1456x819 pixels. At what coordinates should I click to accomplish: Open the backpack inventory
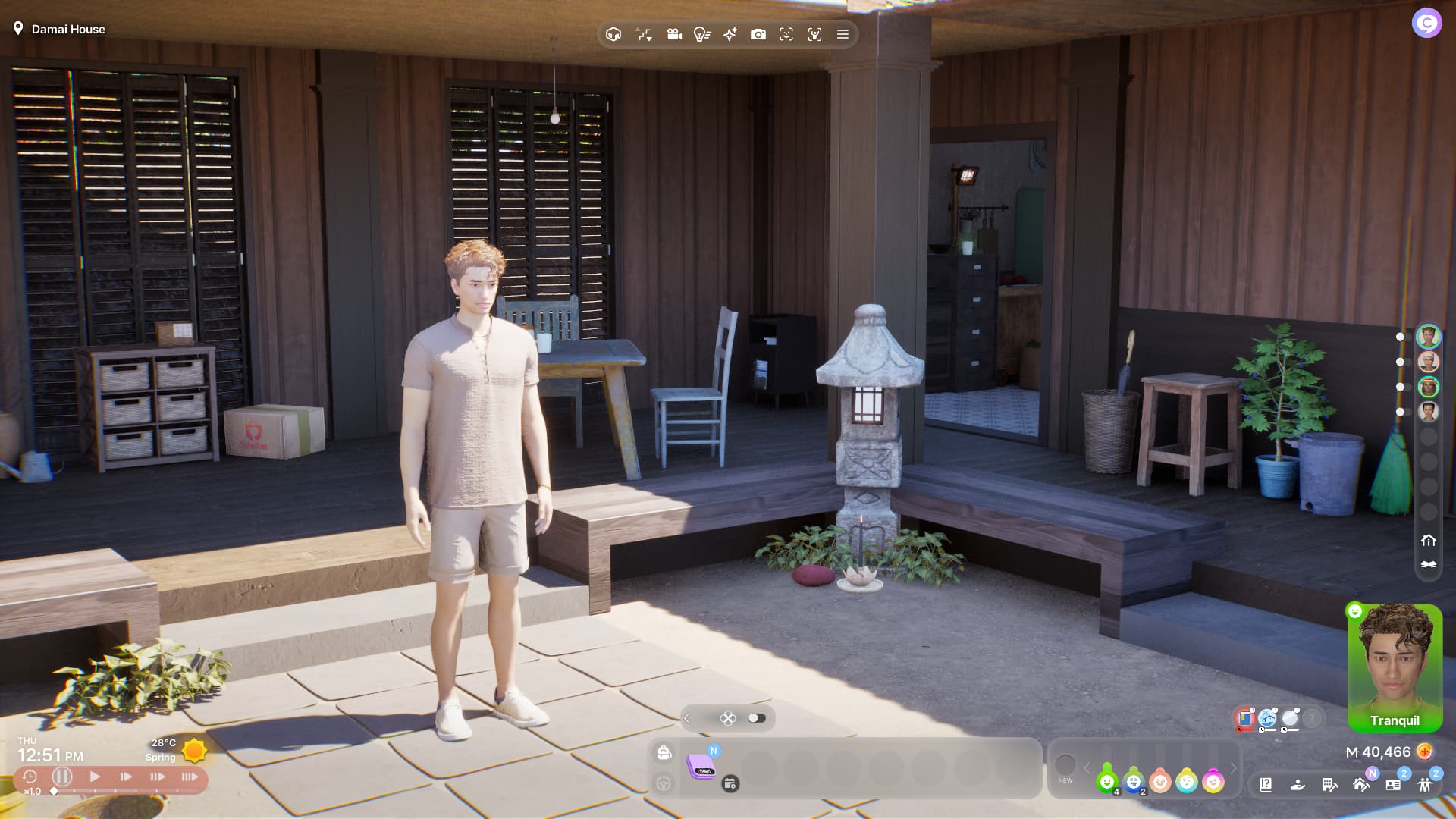point(664,752)
